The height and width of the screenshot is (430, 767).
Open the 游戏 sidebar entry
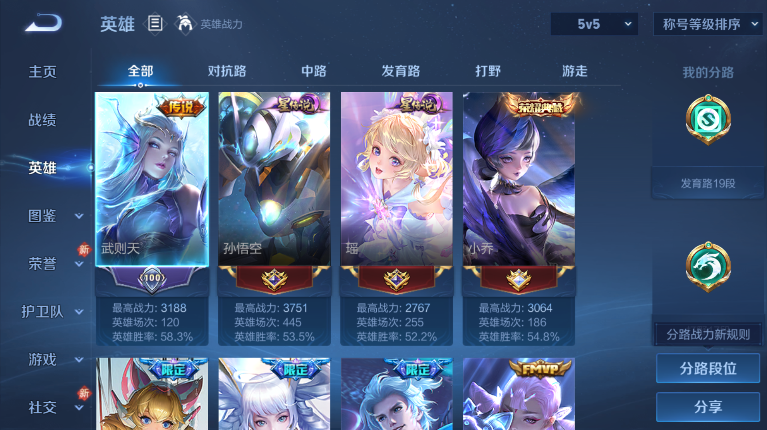(42, 359)
